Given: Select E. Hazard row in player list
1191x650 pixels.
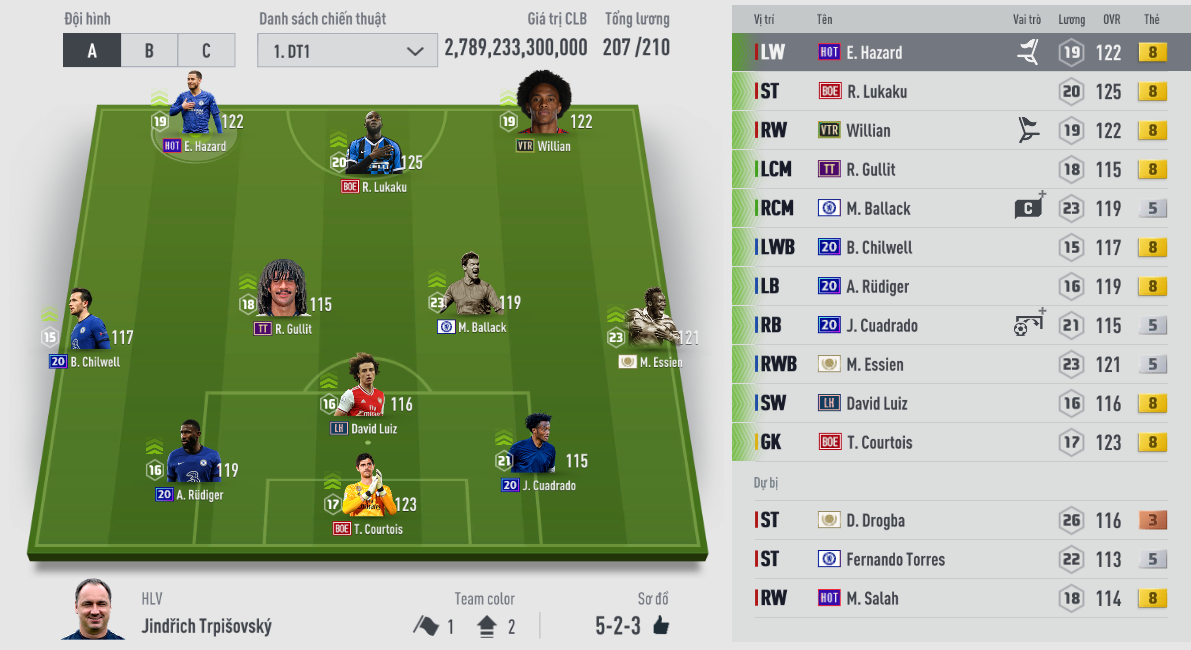Looking at the screenshot, I should coord(960,53).
